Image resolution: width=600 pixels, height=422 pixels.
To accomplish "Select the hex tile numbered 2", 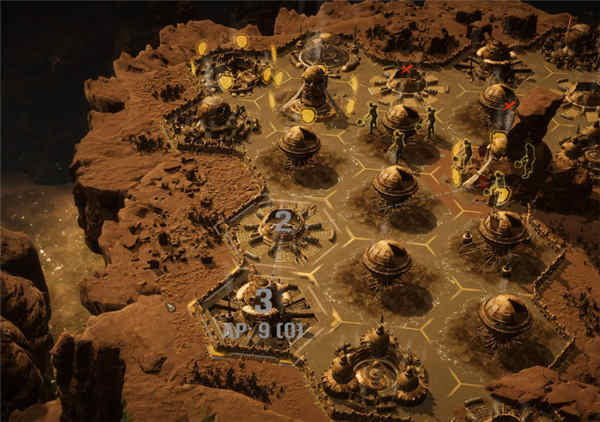I will pyautogui.click(x=282, y=222).
